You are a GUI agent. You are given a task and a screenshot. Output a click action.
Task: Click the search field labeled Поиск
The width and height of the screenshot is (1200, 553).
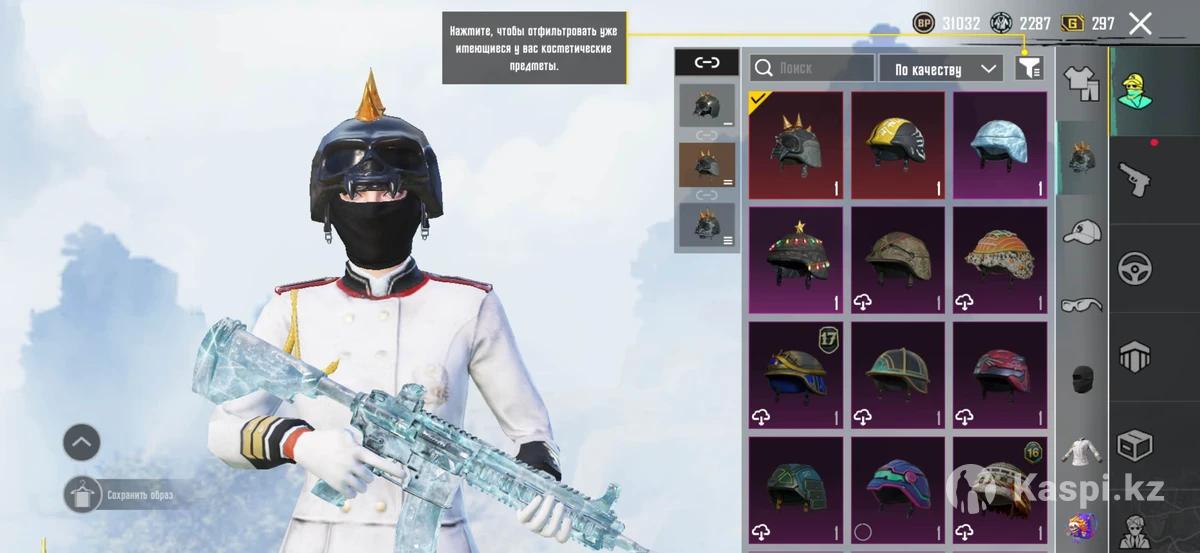(812, 68)
